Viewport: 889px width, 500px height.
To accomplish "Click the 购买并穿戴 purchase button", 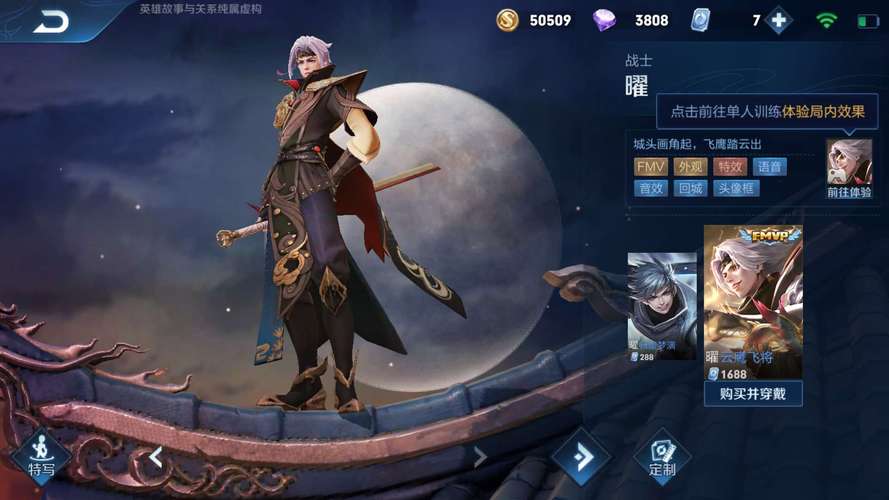I will [x=752, y=393].
